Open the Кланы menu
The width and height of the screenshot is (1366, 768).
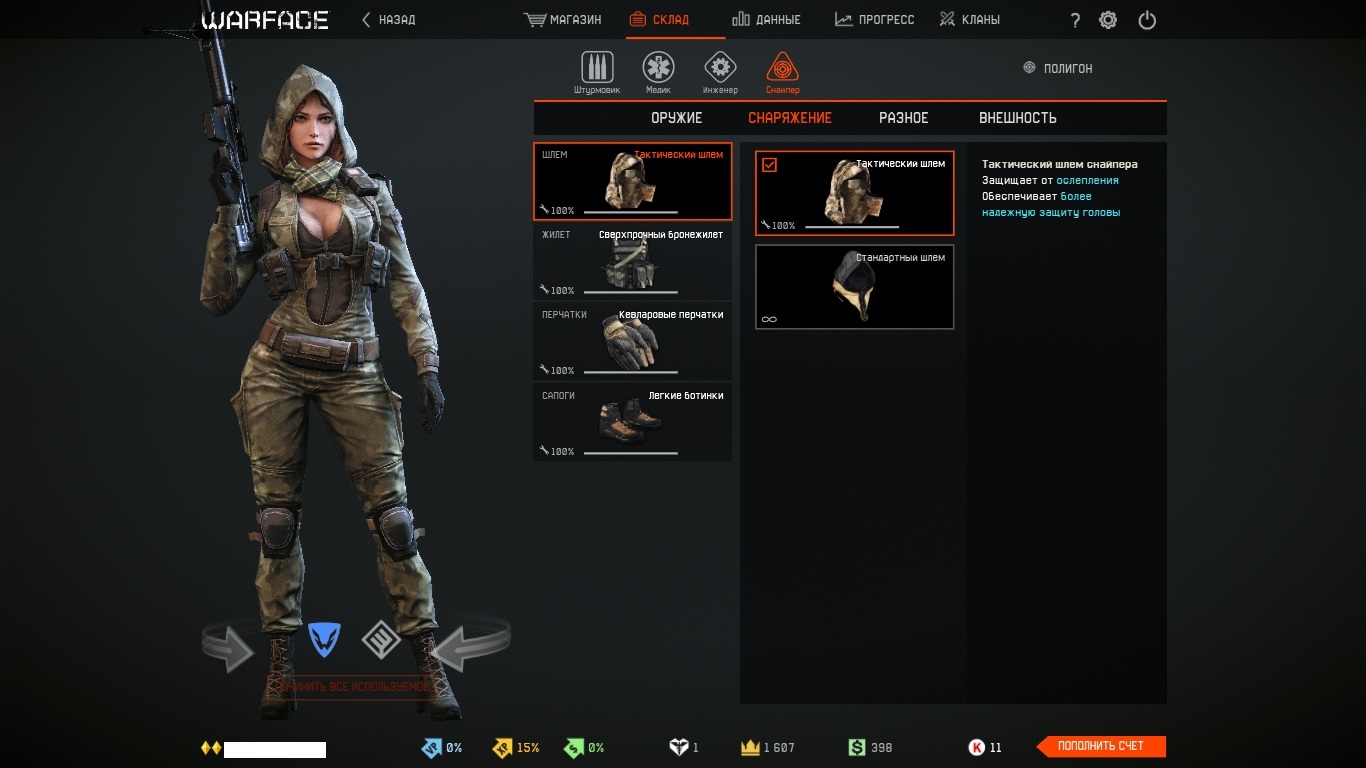coord(970,20)
